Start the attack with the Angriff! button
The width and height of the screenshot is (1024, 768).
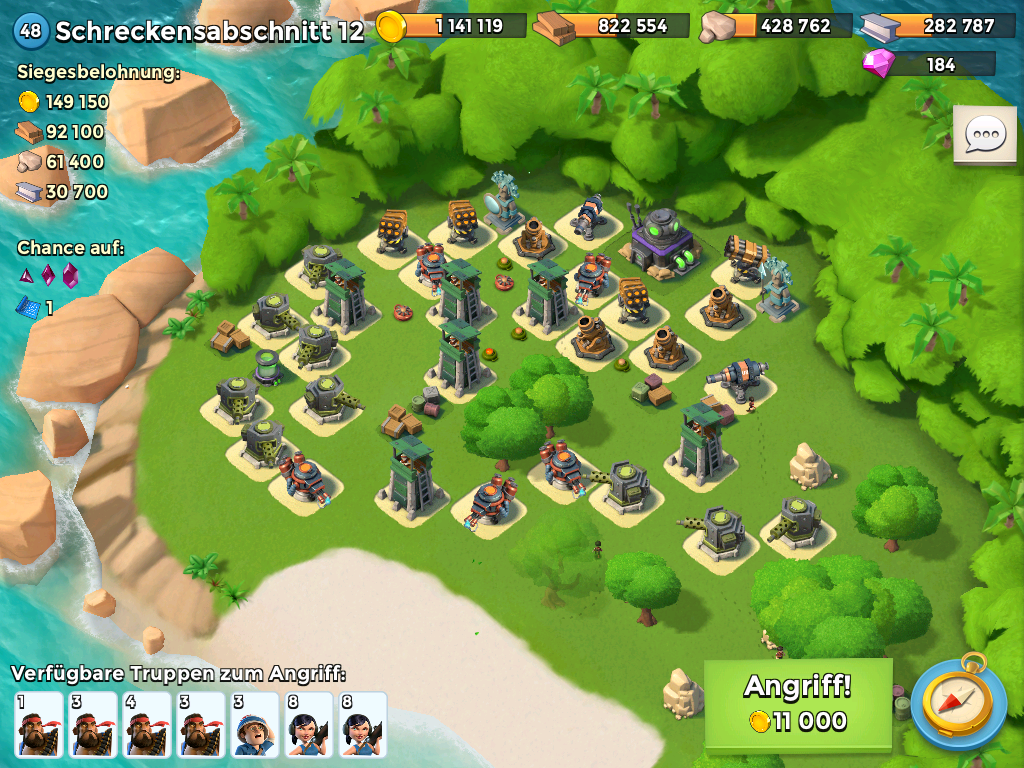[x=797, y=703]
